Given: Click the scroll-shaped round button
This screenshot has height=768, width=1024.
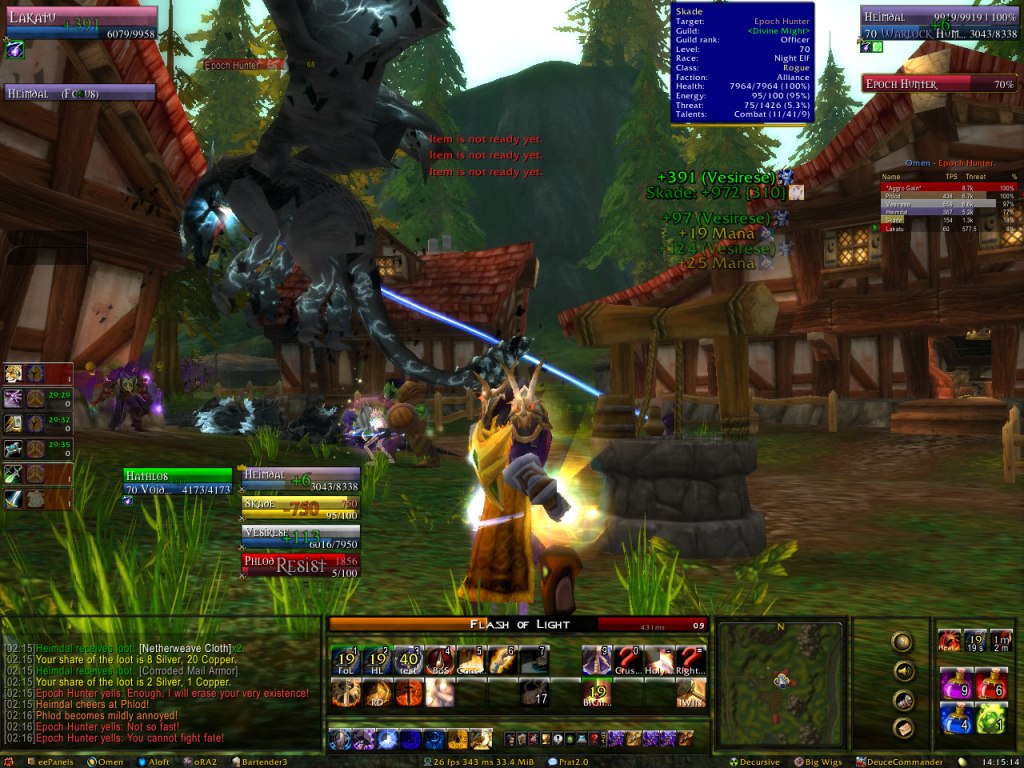Looking at the screenshot, I should click(x=903, y=701).
